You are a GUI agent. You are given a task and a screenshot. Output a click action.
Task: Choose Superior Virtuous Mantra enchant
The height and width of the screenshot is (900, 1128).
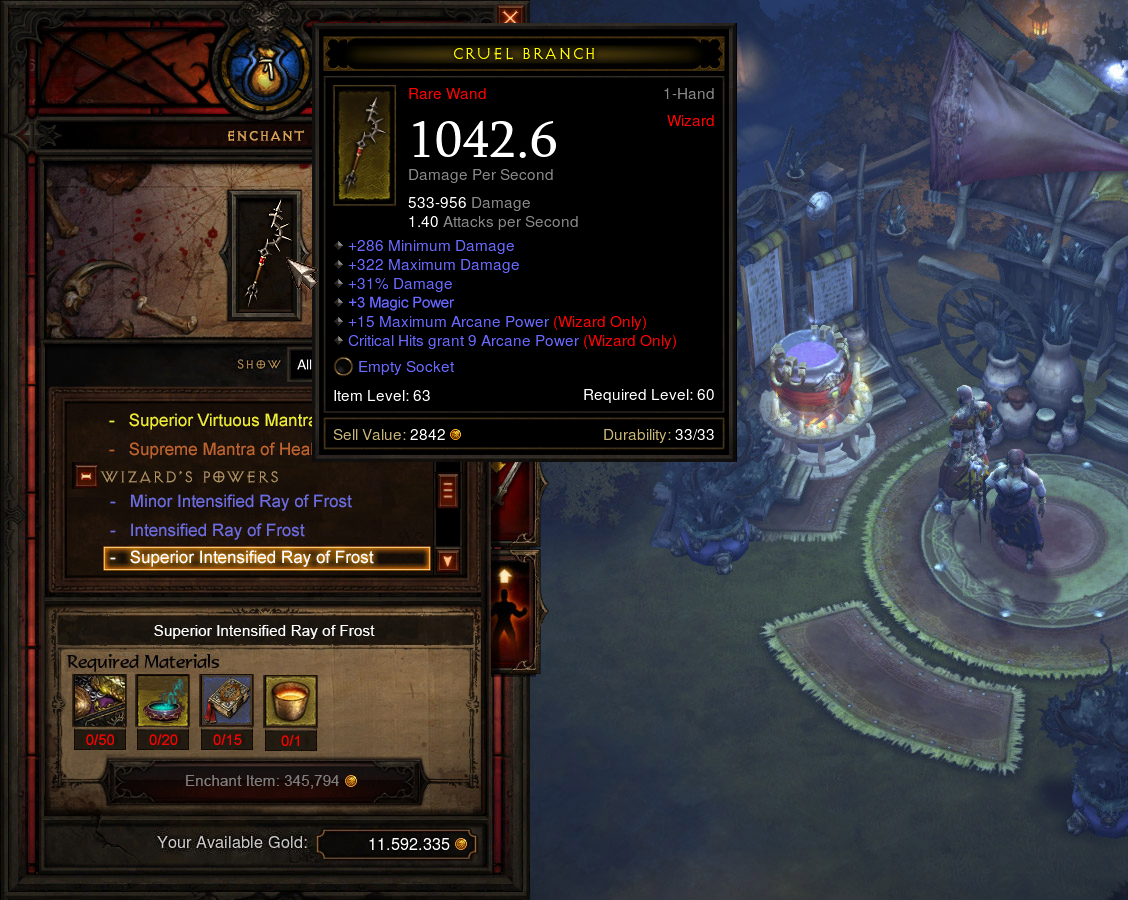coord(222,421)
